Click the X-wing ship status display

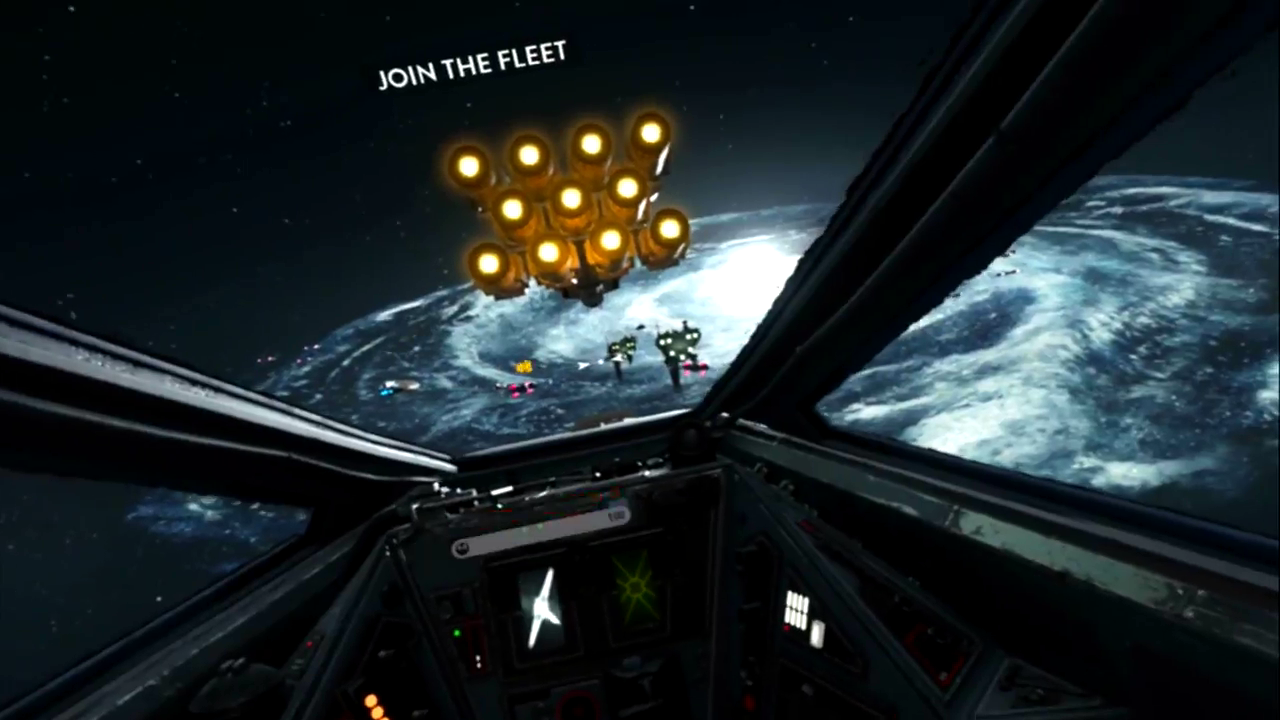[x=541, y=607]
